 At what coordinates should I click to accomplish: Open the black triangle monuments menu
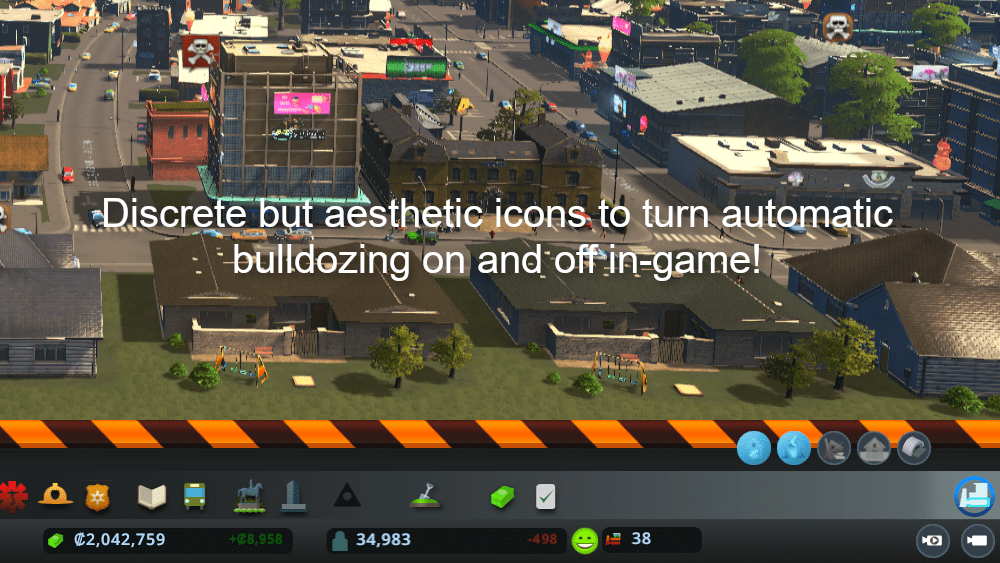coord(347,495)
